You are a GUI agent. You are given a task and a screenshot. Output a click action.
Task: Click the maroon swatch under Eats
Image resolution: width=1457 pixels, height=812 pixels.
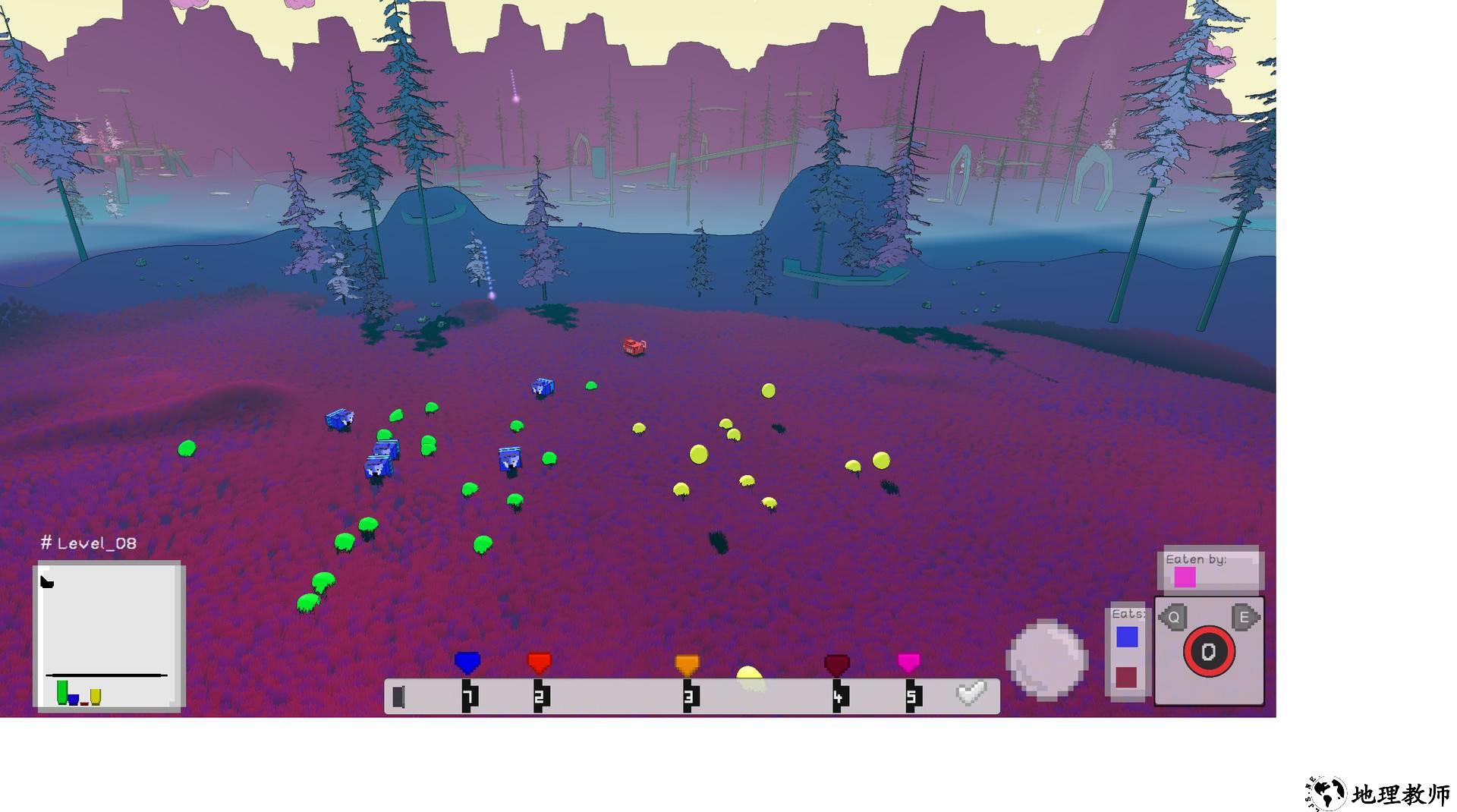(x=1126, y=677)
